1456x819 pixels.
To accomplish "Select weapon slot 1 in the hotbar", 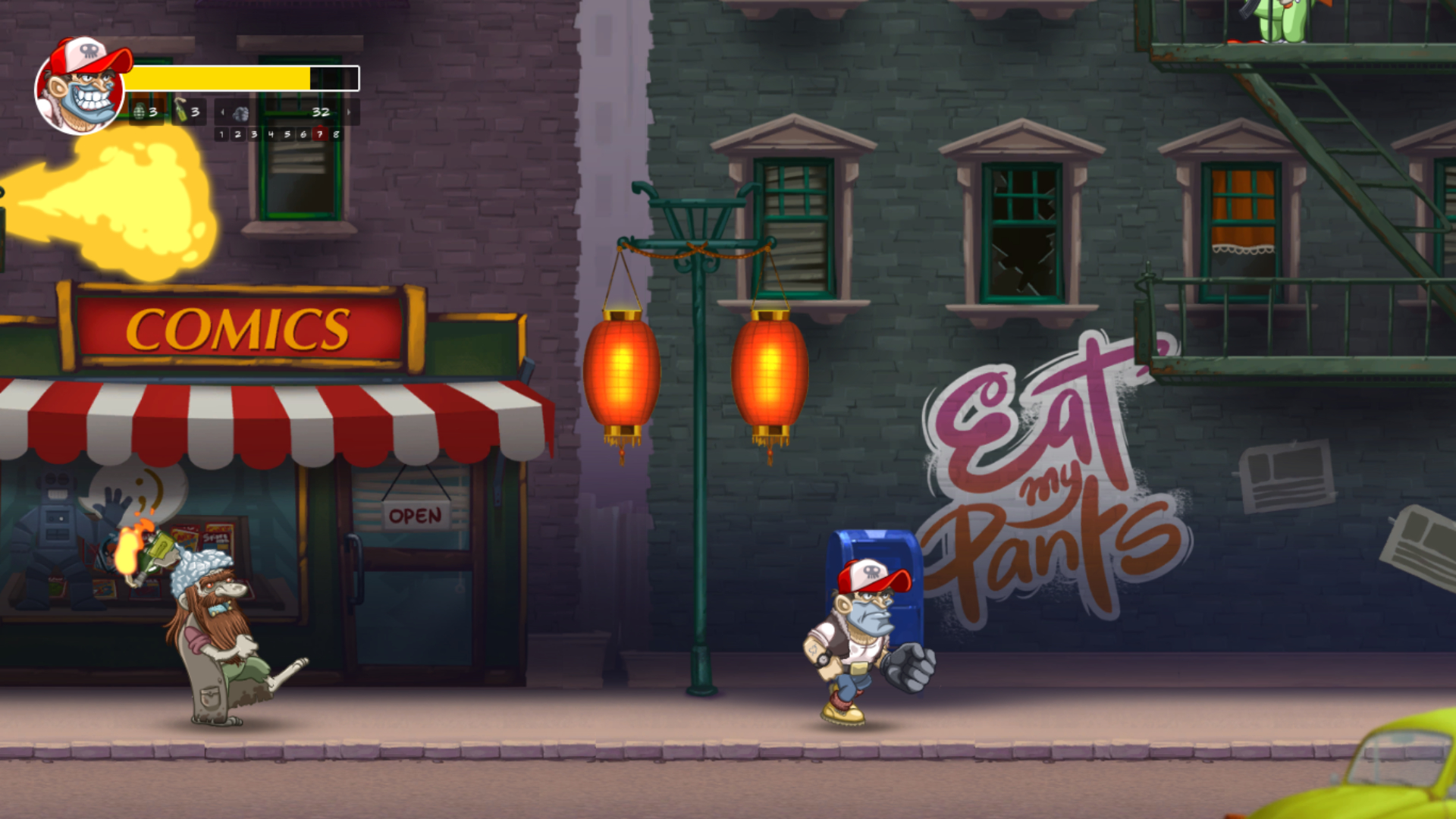I will click(222, 134).
